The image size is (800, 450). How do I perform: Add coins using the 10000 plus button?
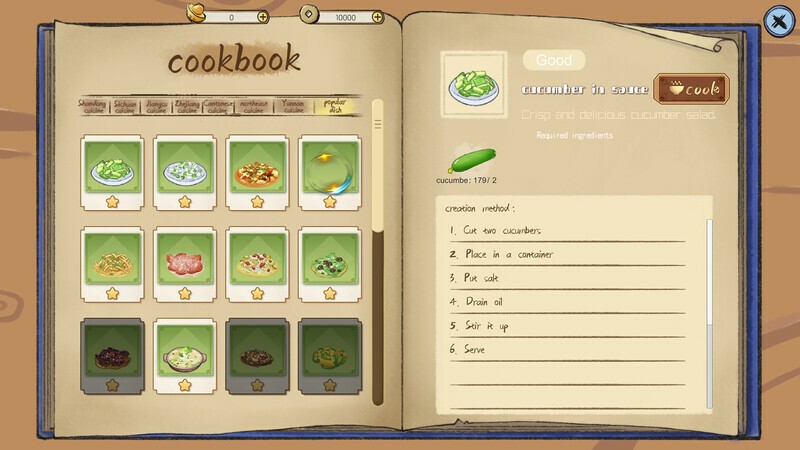(376, 17)
